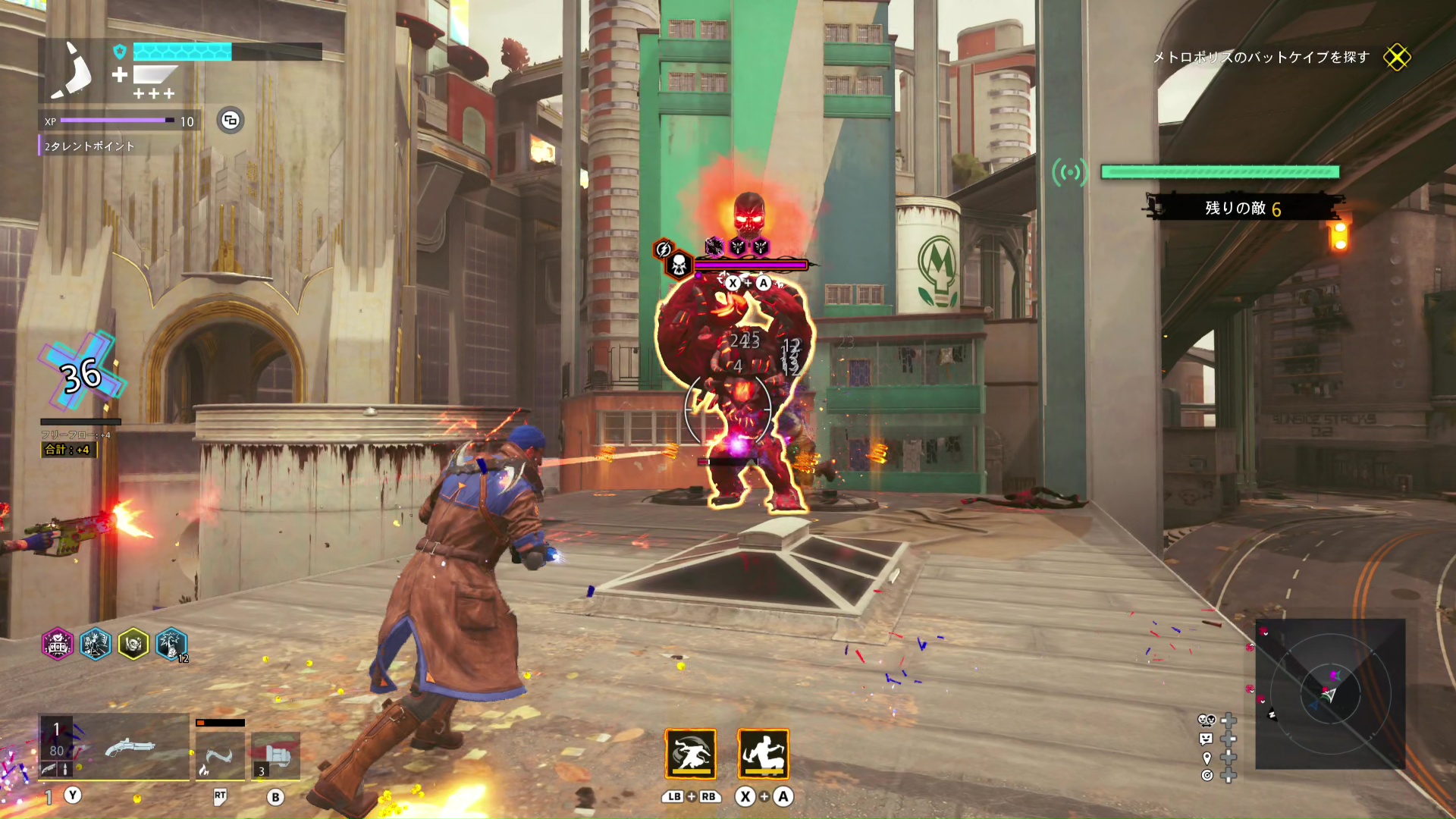The image size is (1456, 819).
Task: Click the target ping icon
Action: (x=1207, y=775)
